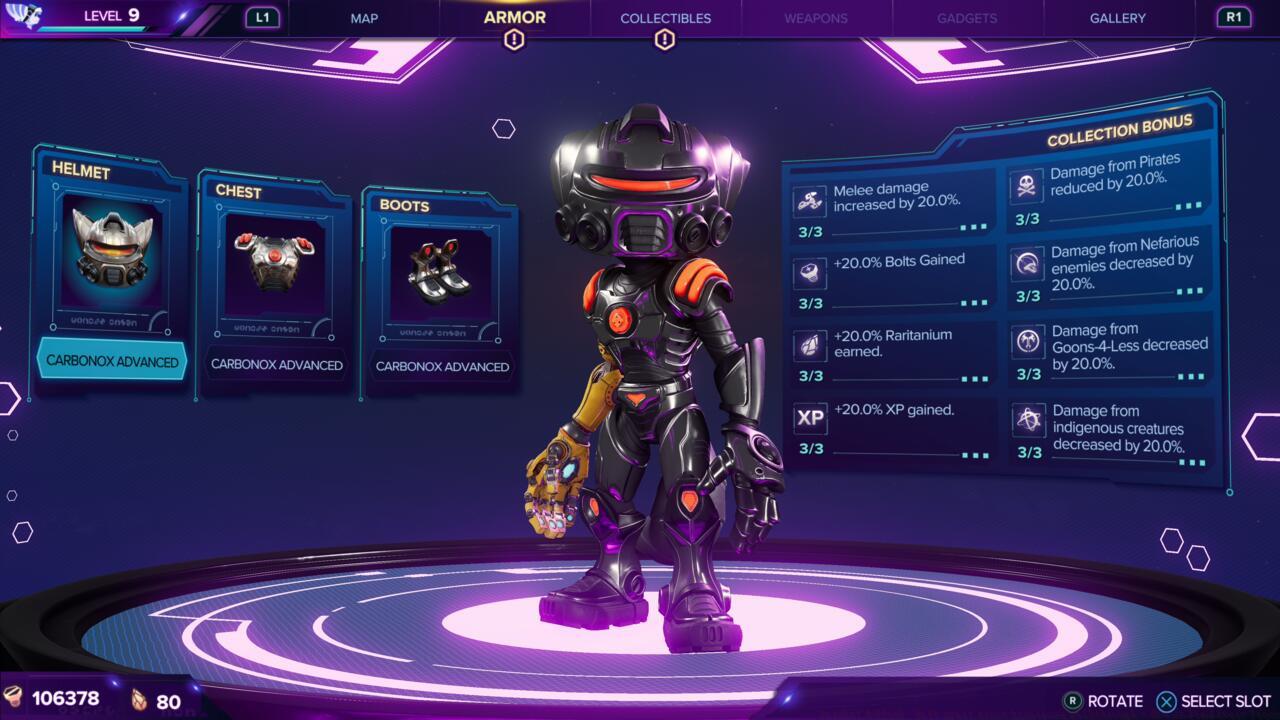
Task: Choose the Pirates damage reduction bonus
Action: click(1108, 190)
